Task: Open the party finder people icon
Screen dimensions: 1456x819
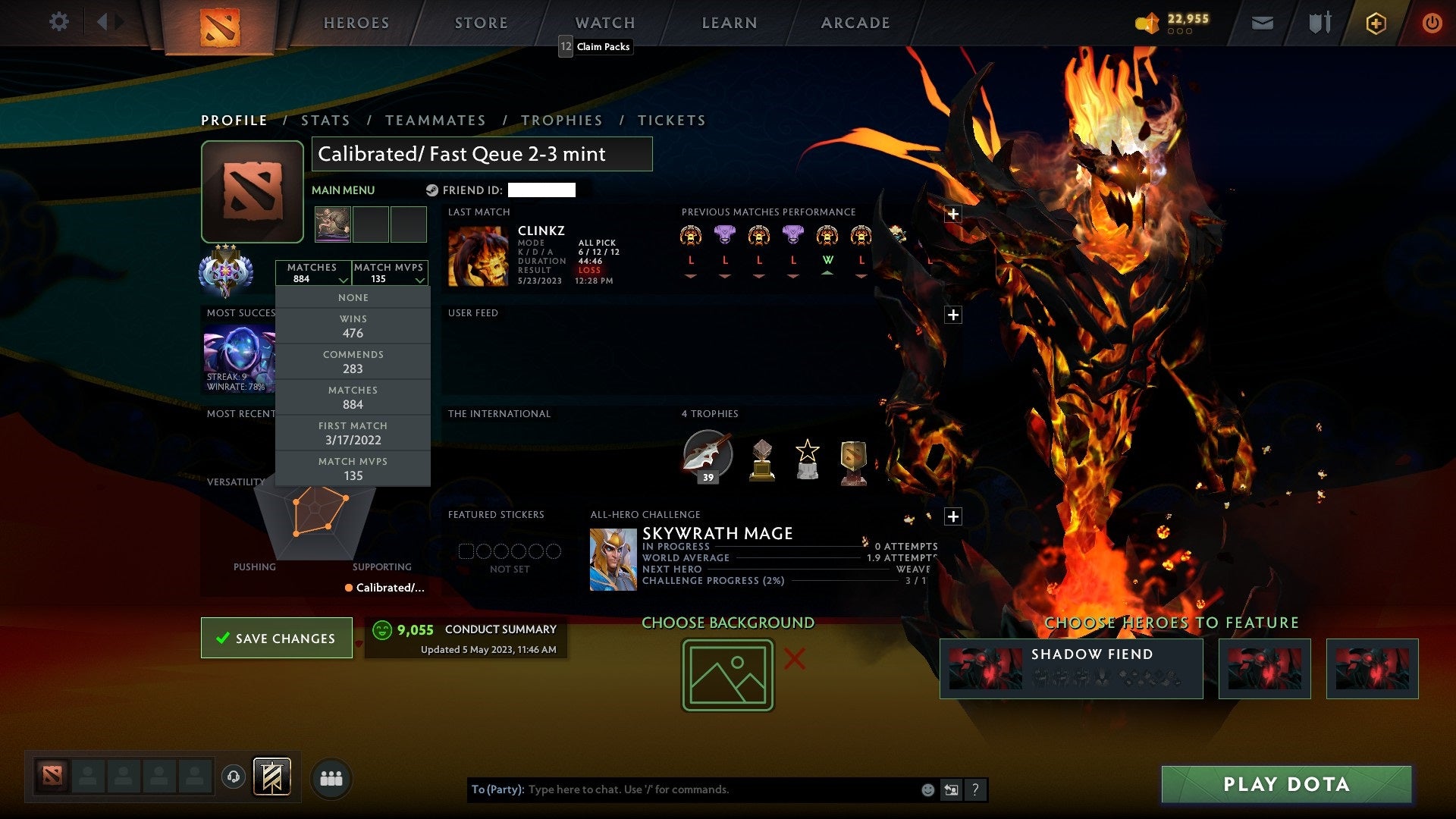Action: (331, 777)
